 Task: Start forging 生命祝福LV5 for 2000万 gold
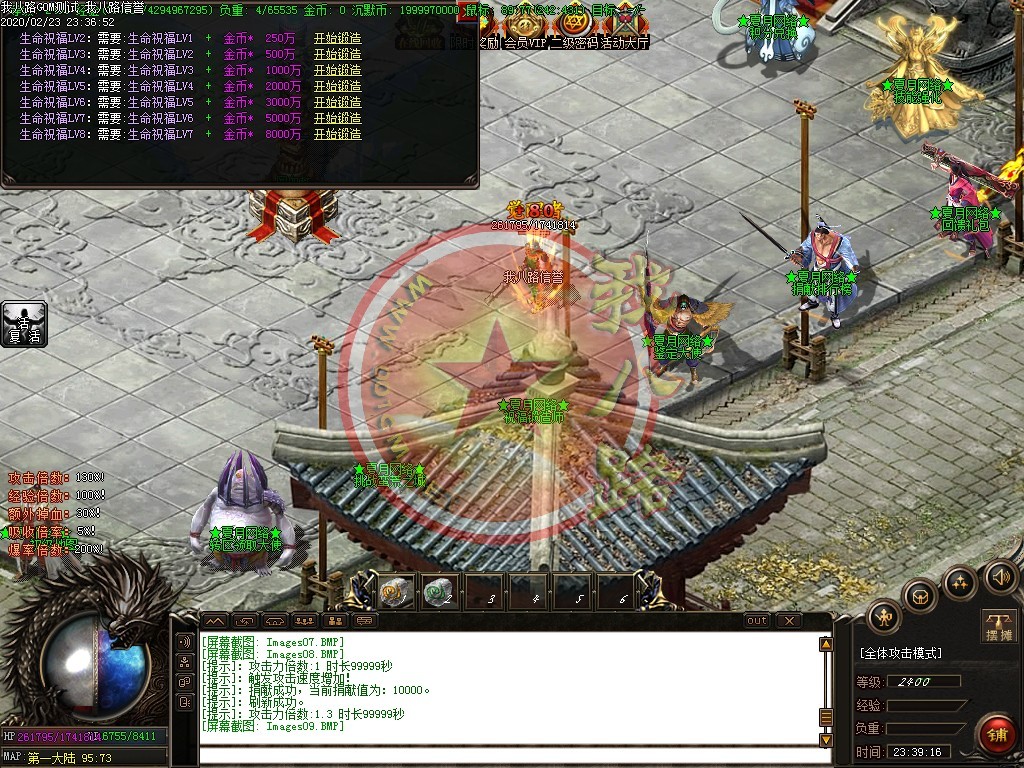[x=337, y=86]
